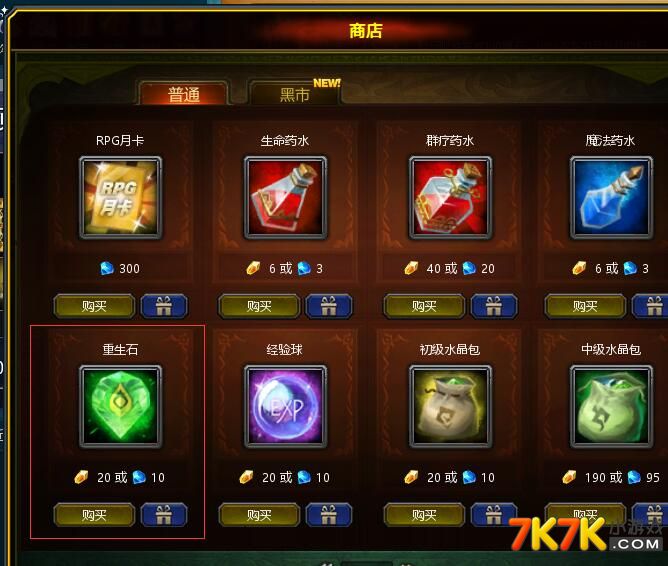Click 购买 under 经验球

(259, 515)
